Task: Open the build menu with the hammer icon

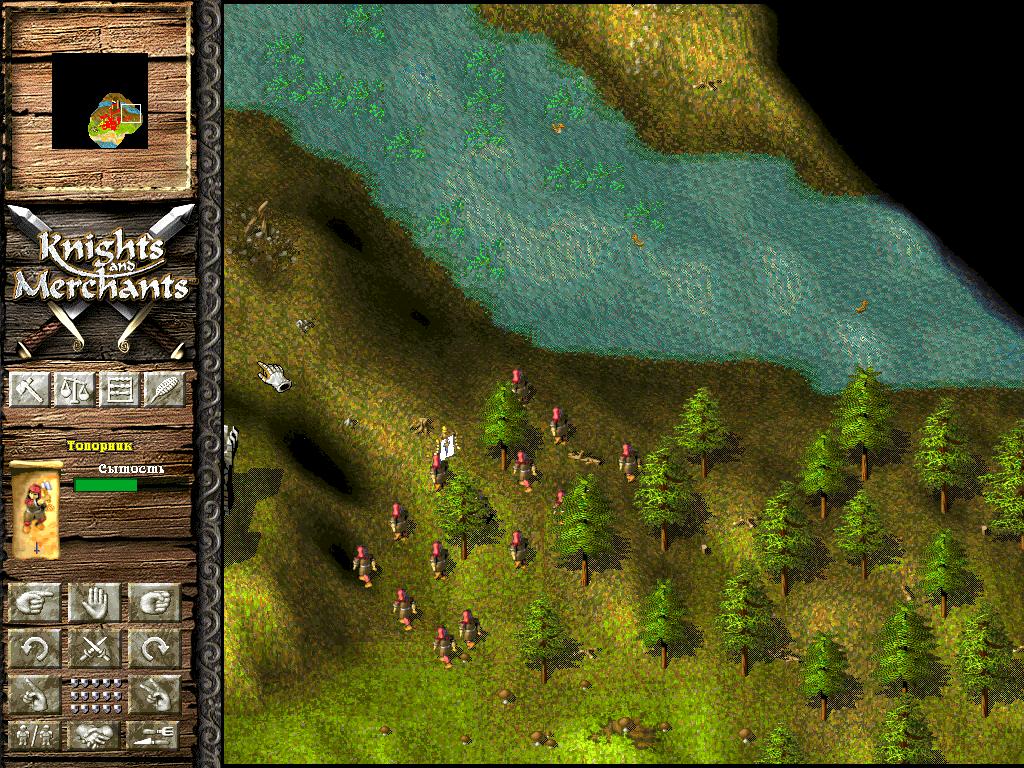Action: pyautogui.click(x=28, y=389)
